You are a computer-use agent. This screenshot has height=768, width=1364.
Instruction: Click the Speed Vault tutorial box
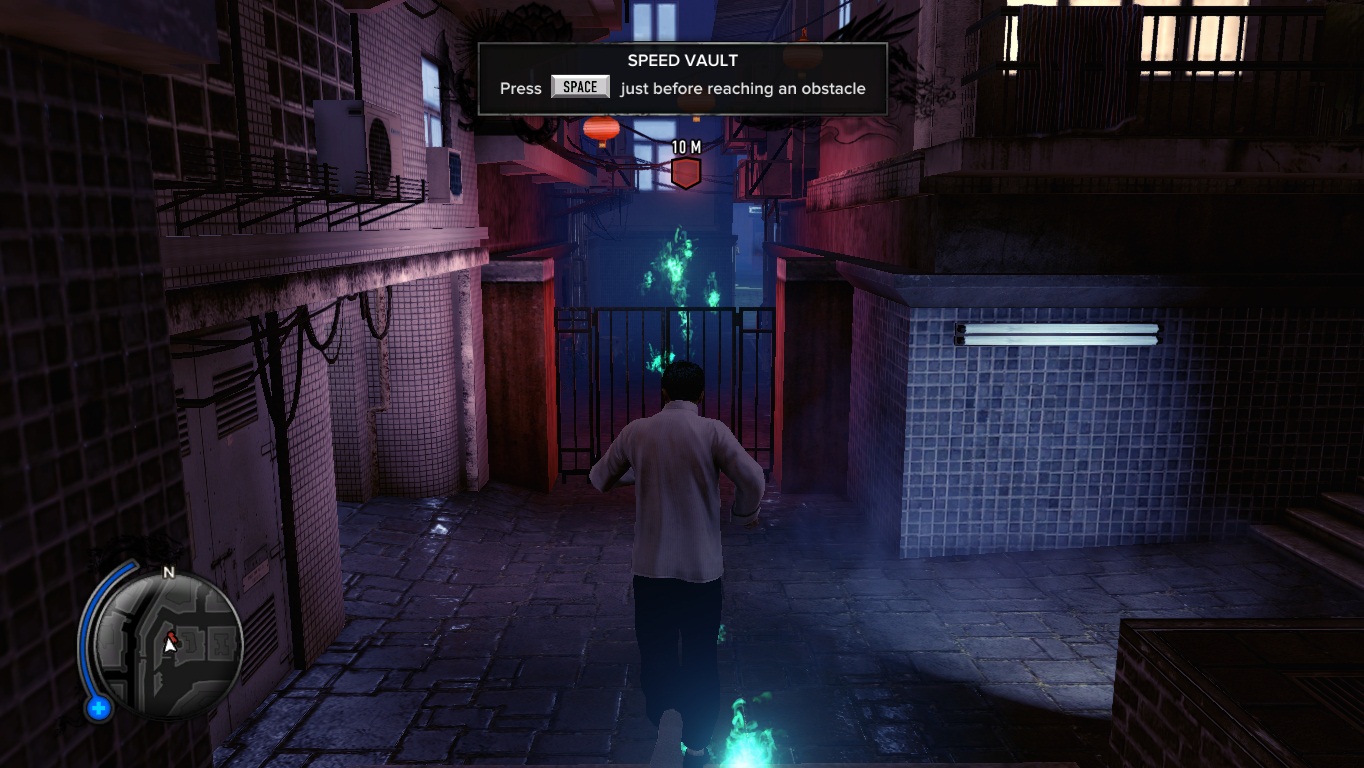[682, 78]
